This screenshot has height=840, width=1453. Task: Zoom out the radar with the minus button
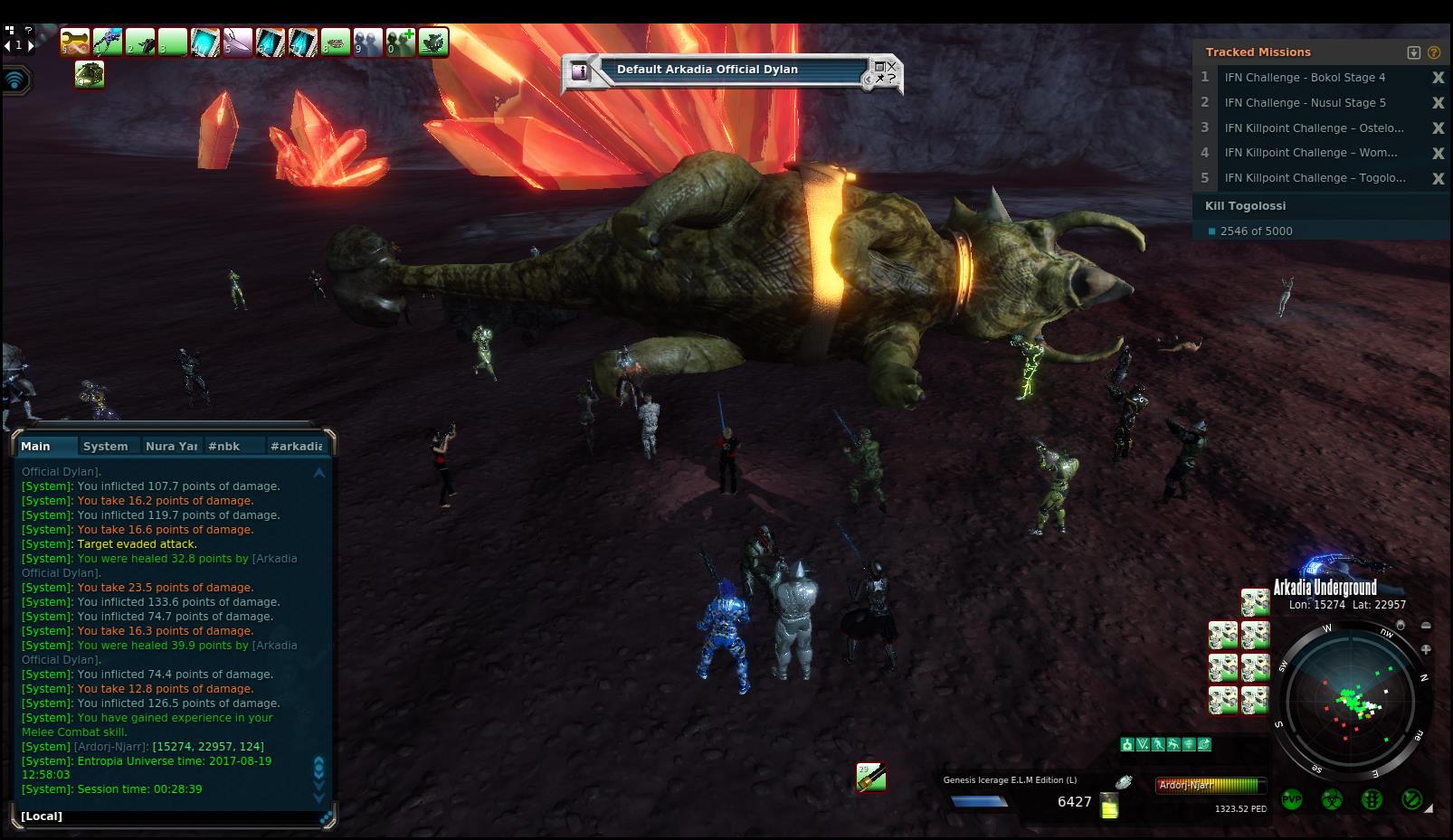(x=1426, y=626)
